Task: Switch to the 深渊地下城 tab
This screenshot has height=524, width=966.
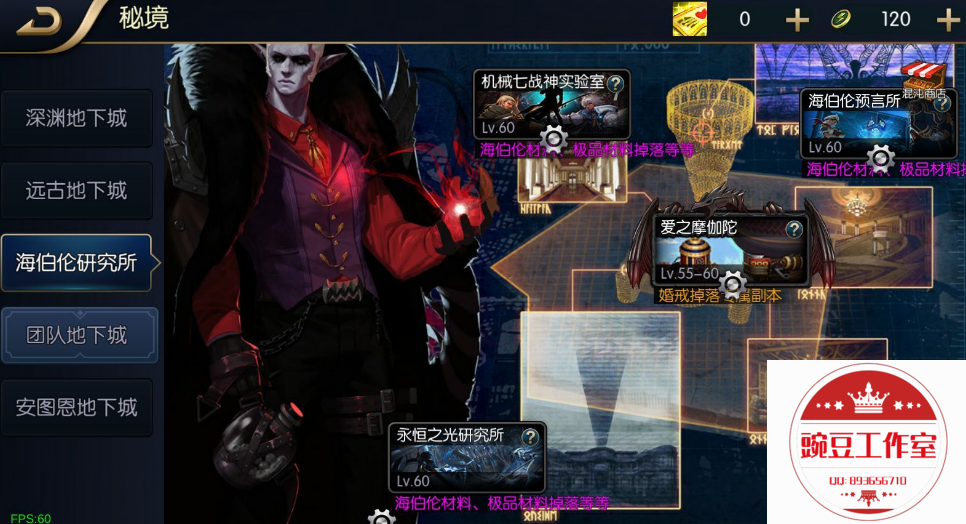Action: tap(77, 118)
